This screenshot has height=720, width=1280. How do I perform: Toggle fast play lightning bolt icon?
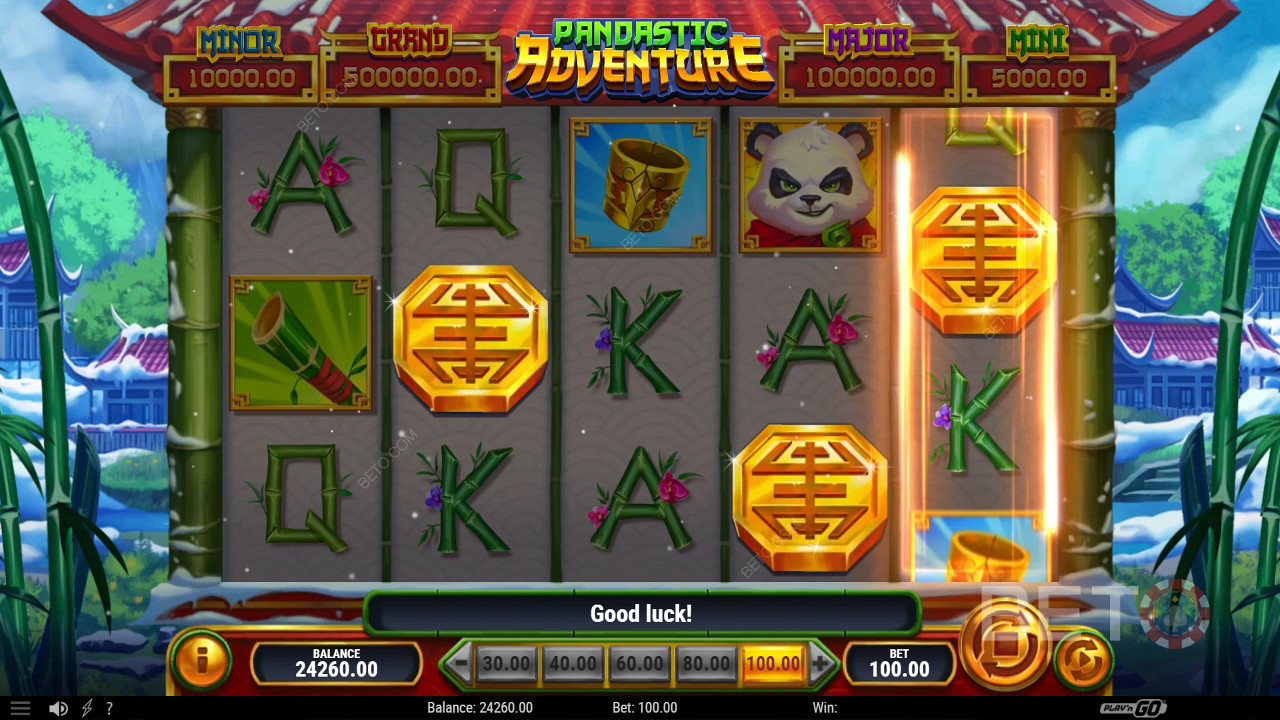(x=87, y=708)
